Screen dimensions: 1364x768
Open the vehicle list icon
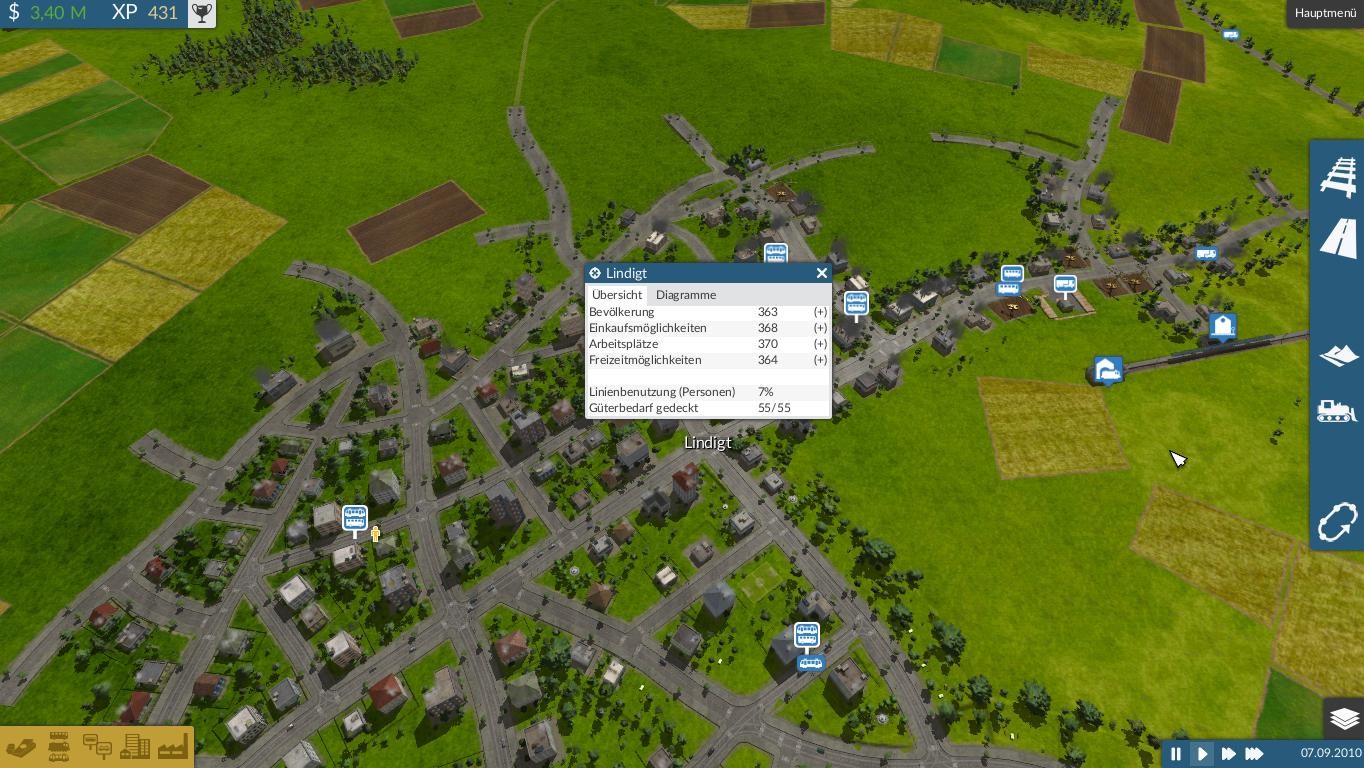[59, 747]
